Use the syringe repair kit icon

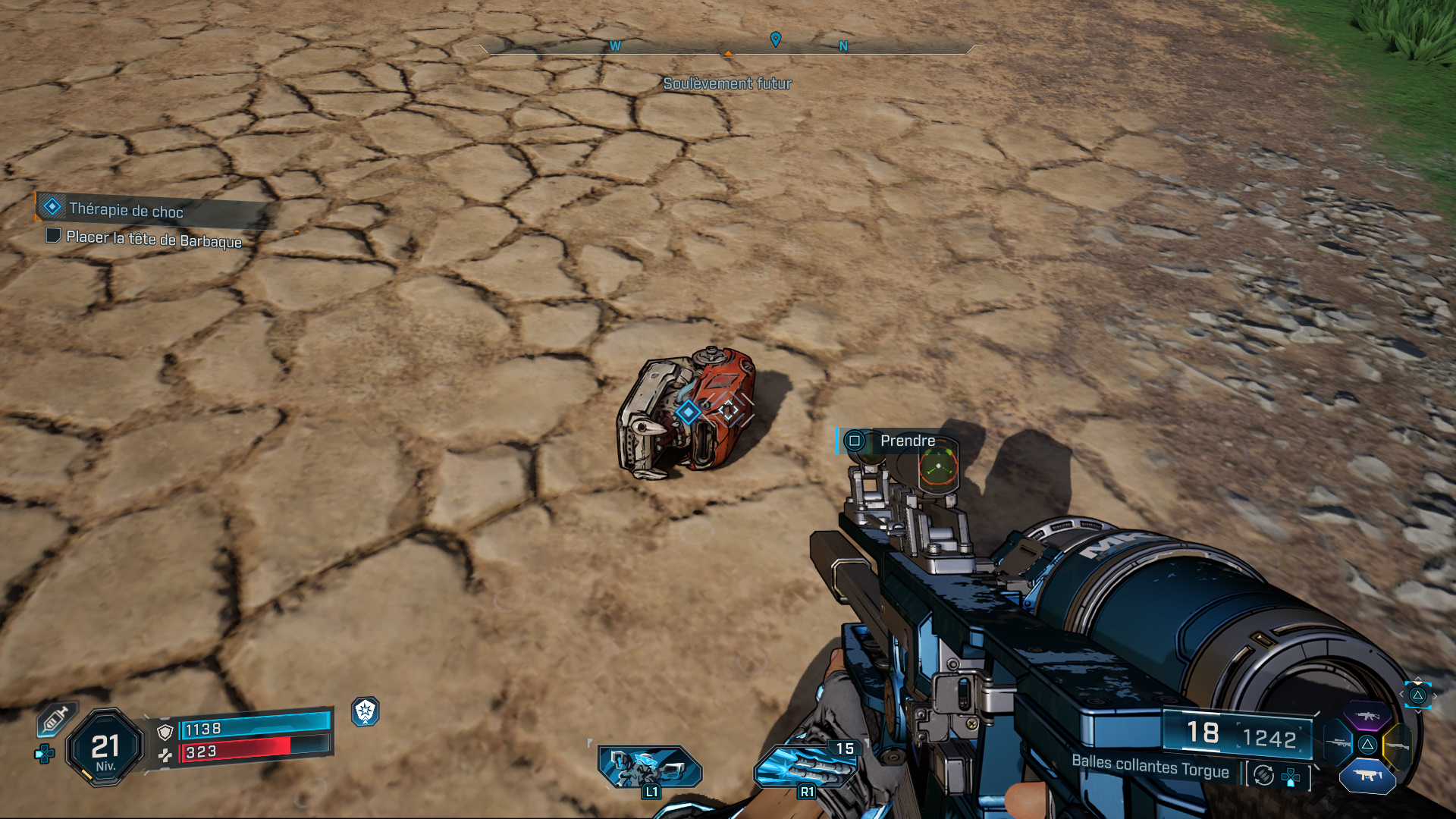[55, 718]
